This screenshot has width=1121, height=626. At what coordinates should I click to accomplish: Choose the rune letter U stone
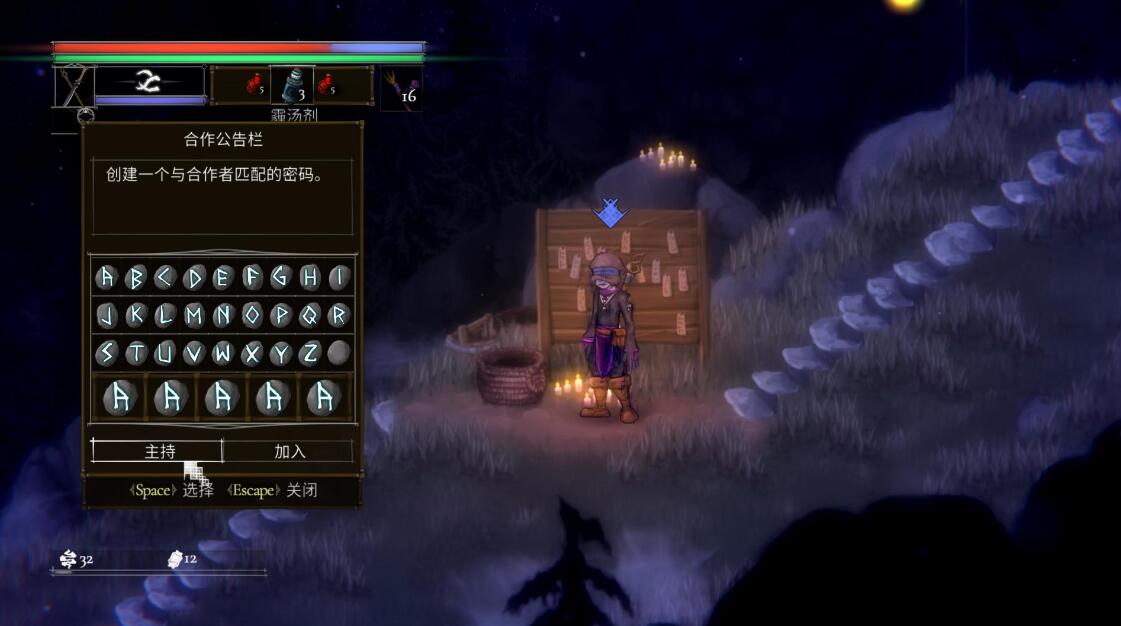165,353
